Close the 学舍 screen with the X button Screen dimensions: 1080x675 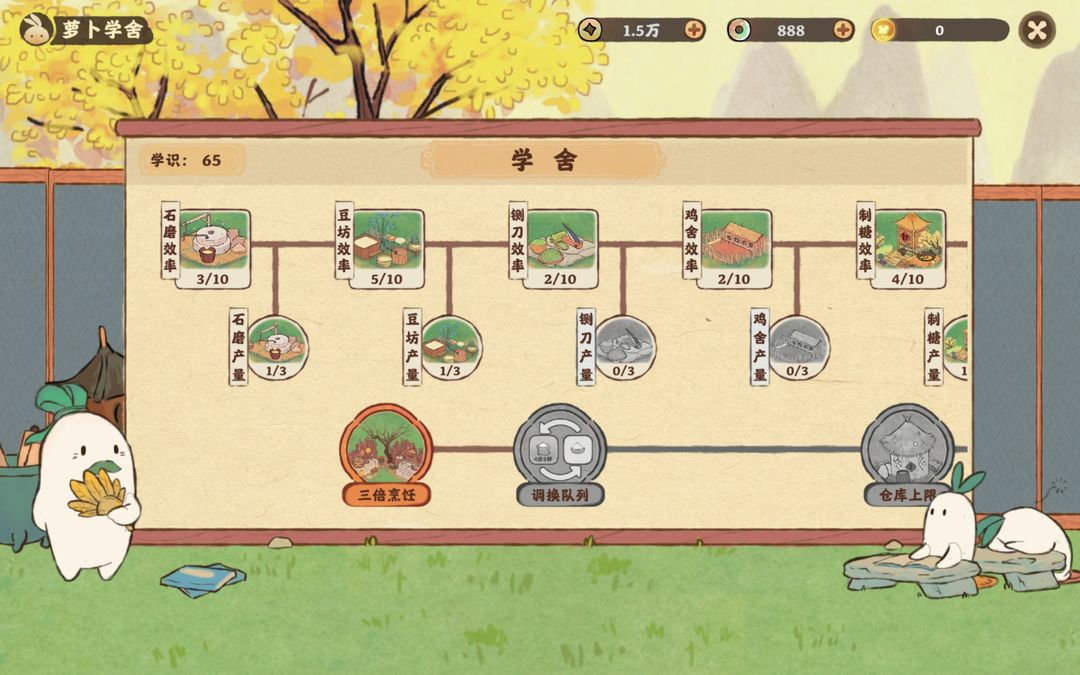(x=1037, y=30)
